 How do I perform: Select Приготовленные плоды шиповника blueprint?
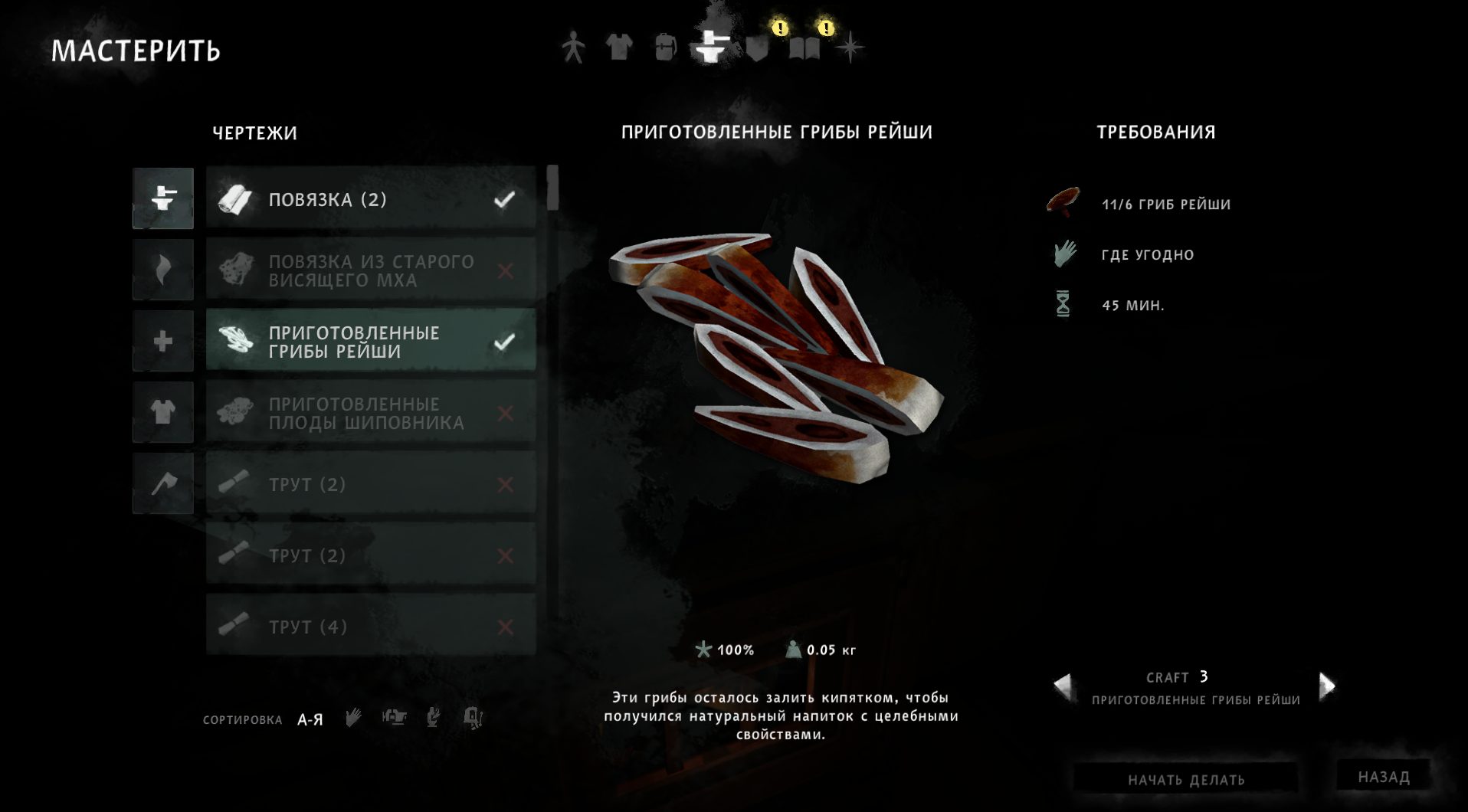point(371,413)
